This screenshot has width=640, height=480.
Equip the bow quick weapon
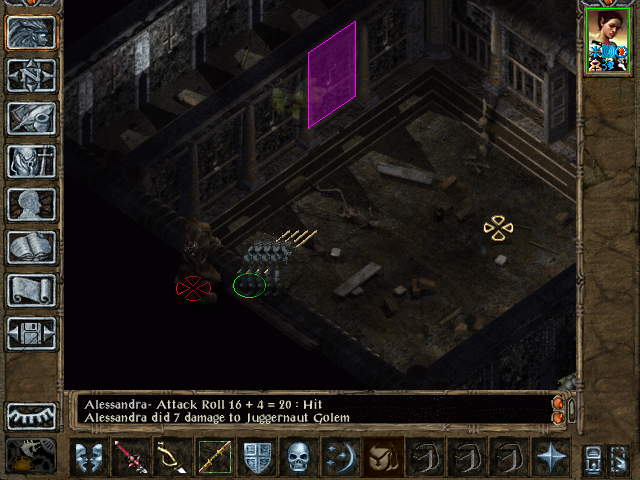click(x=172, y=457)
